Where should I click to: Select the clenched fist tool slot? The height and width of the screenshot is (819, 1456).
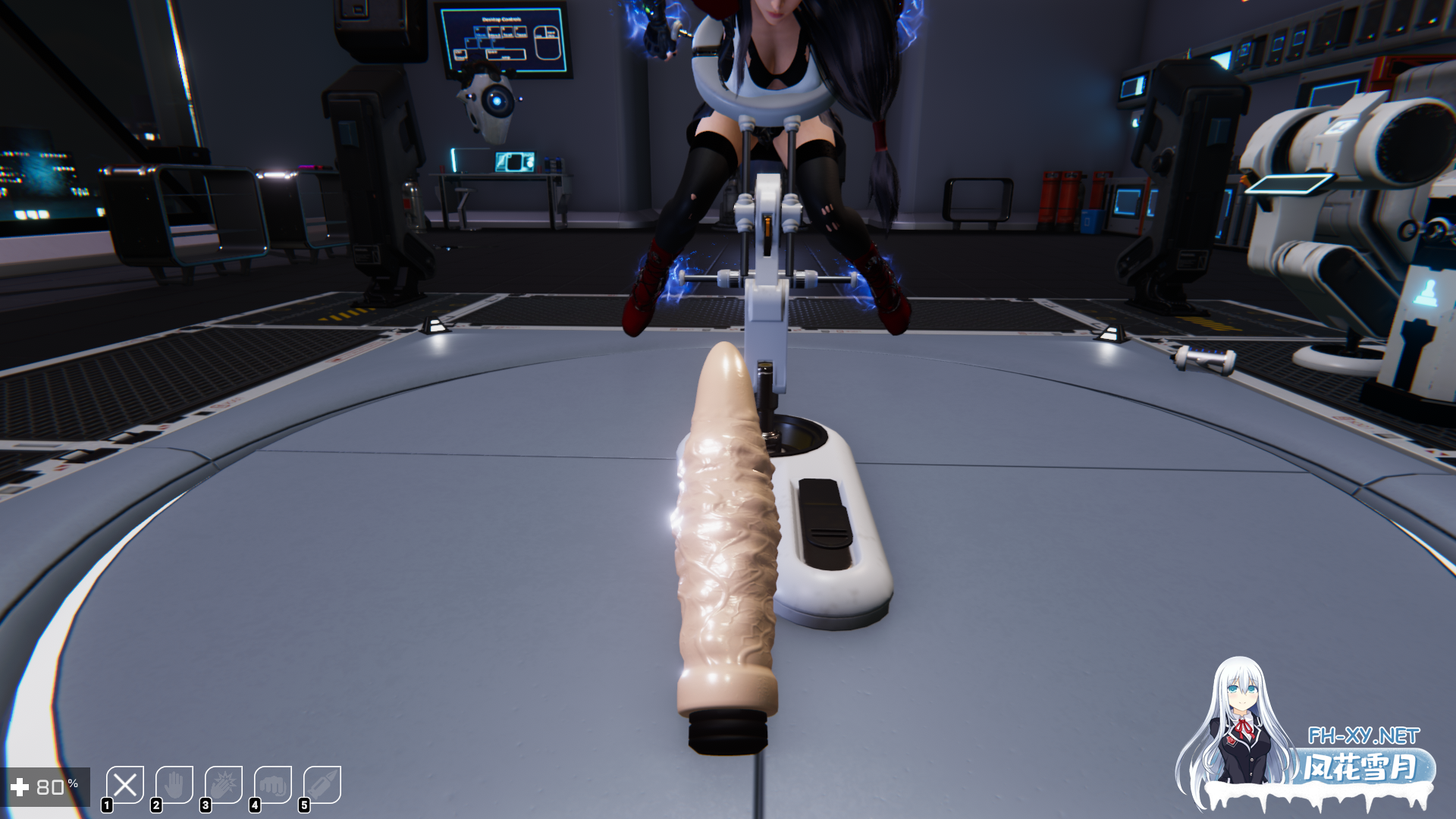point(273,785)
